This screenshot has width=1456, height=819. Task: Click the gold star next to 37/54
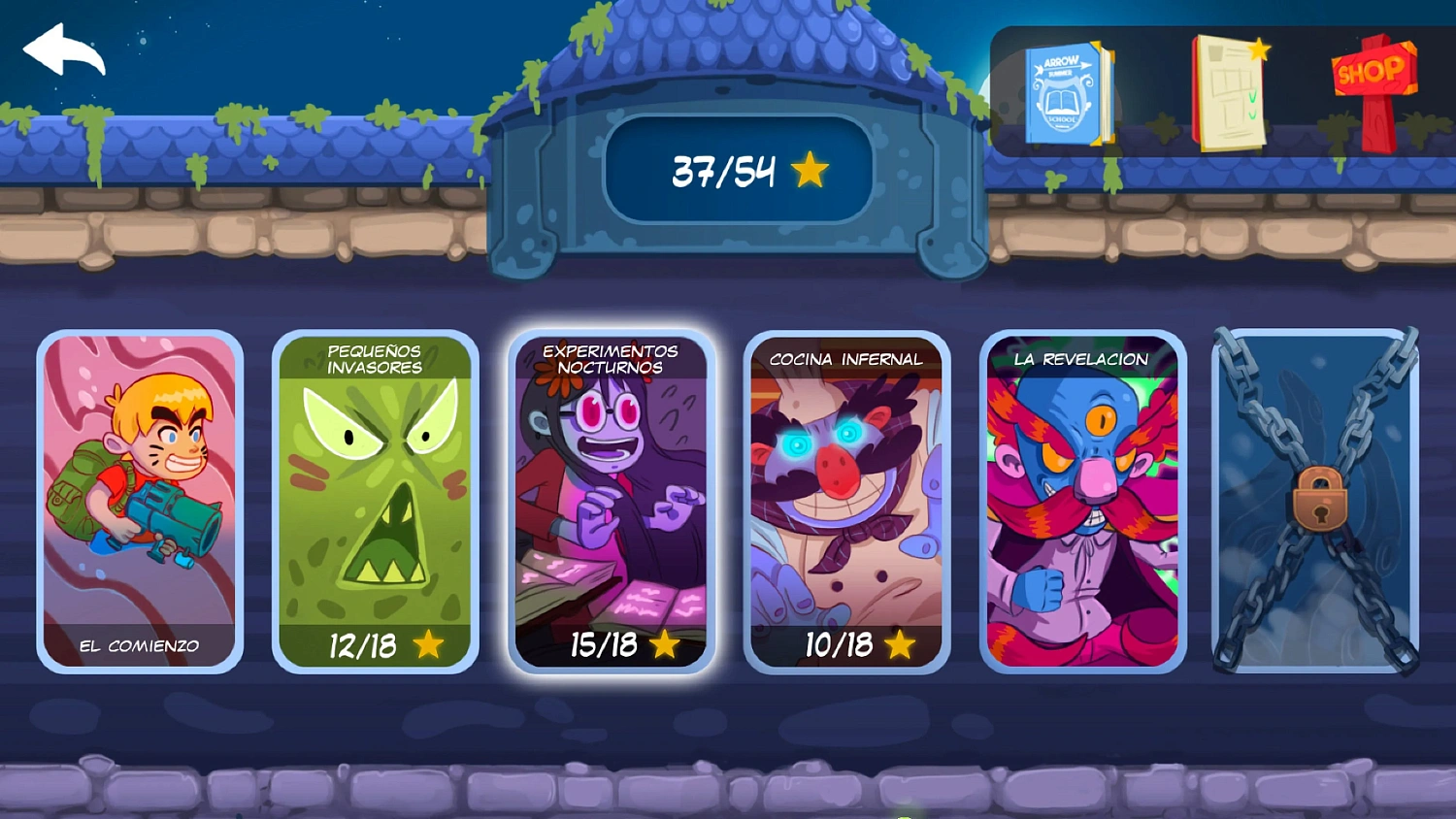point(809,169)
